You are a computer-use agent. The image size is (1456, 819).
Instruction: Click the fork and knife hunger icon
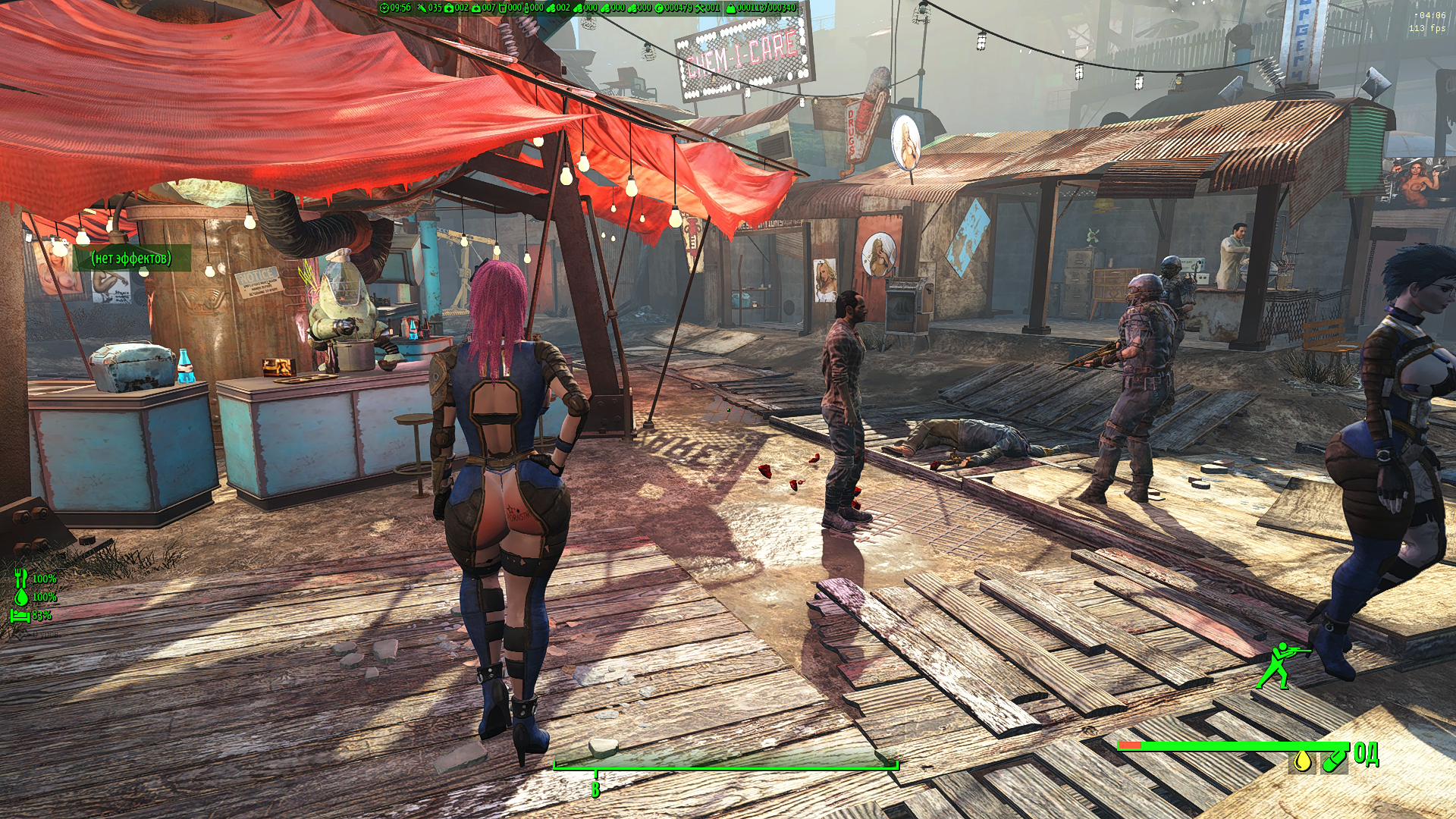(x=20, y=579)
